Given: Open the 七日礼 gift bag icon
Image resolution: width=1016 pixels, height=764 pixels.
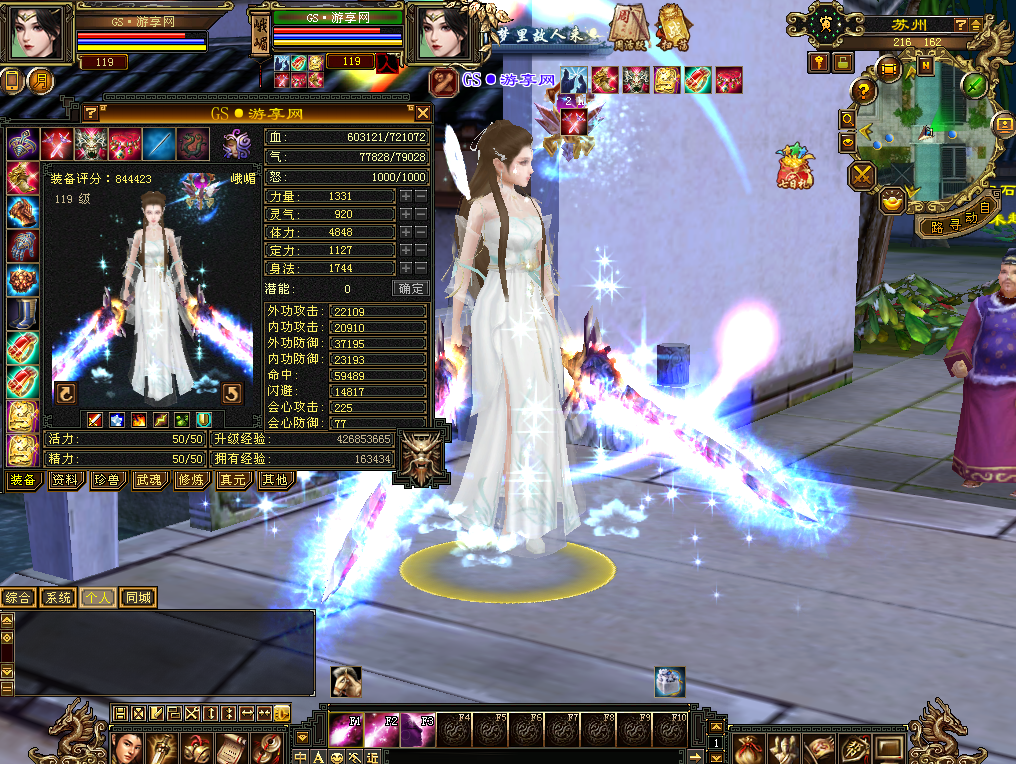Looking at the screenshot, I should point(795,166).
